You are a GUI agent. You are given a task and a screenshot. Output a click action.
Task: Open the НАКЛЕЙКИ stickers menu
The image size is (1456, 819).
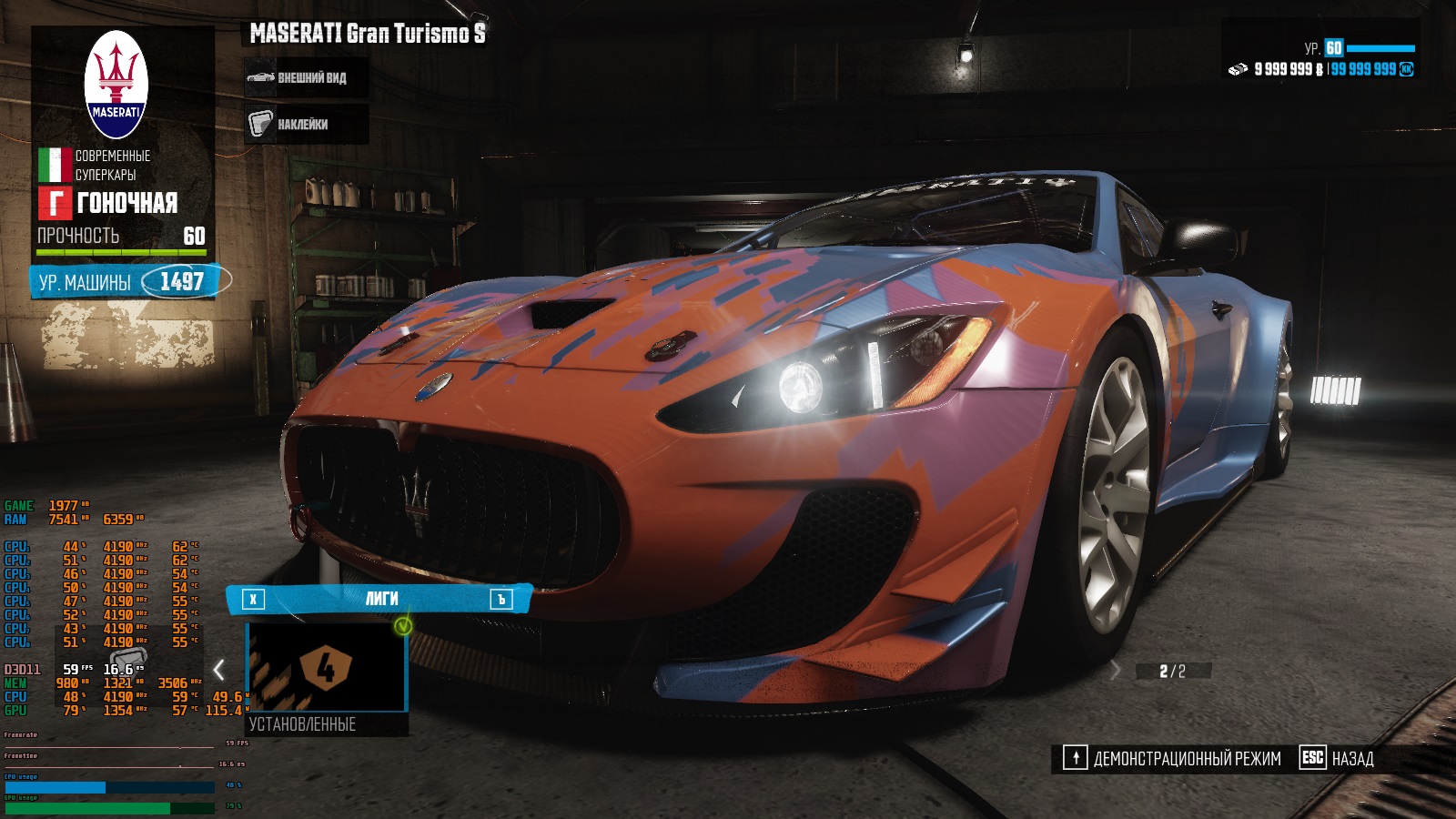[x=306, y=124]
